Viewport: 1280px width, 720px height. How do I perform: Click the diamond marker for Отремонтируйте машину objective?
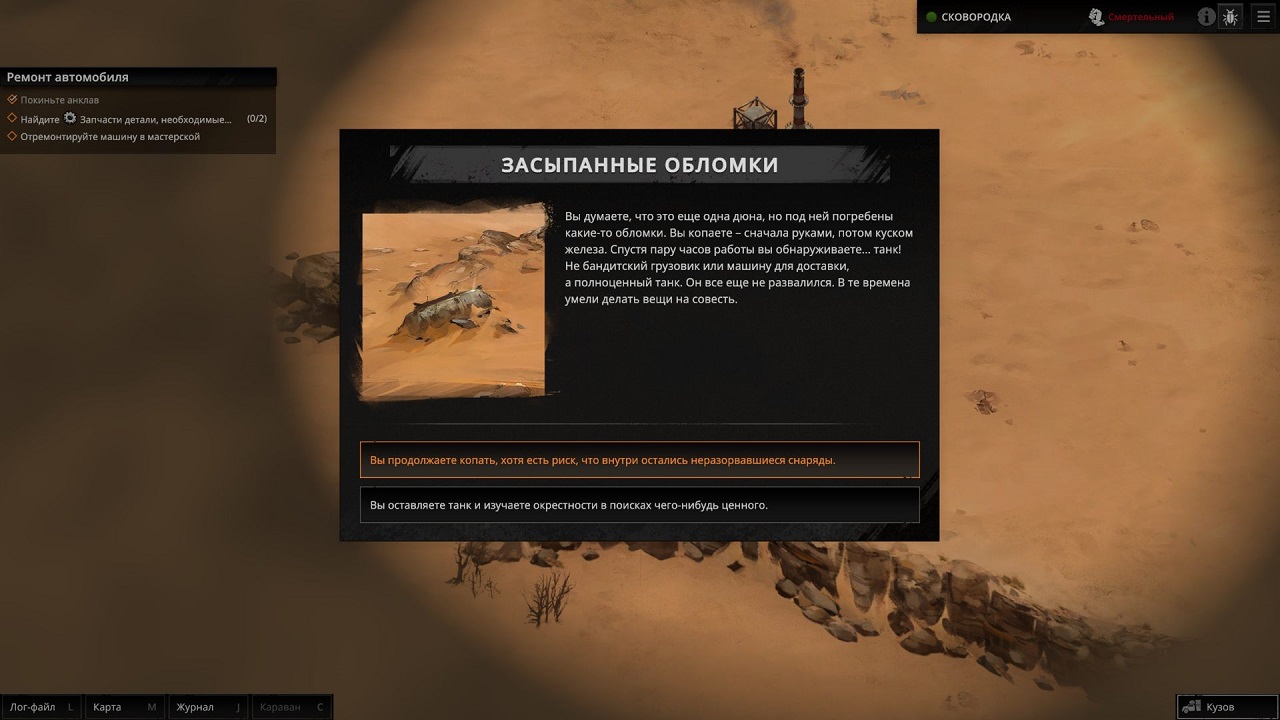[x=13, y=134]
